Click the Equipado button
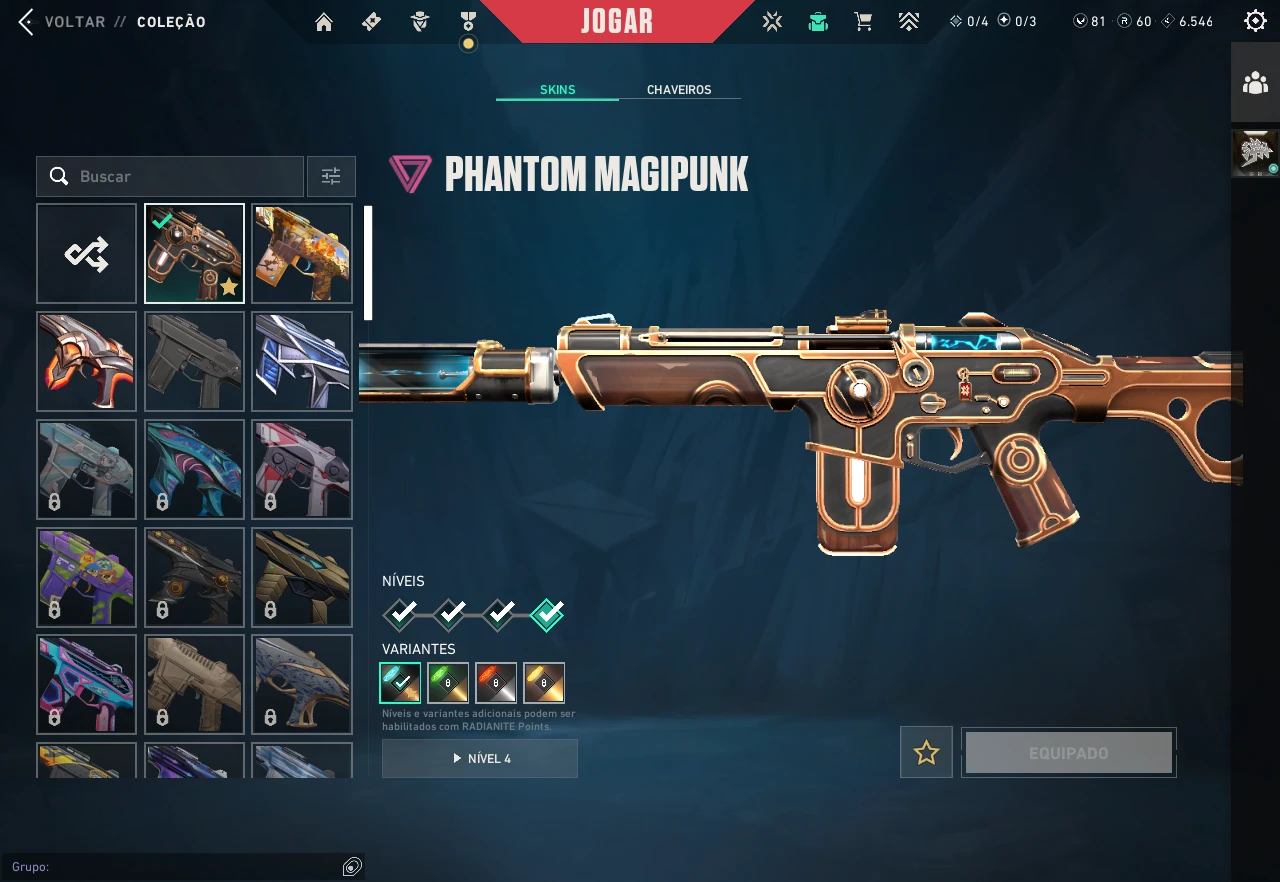This screenshot has height=882, width=1280. coord(1068,753)
